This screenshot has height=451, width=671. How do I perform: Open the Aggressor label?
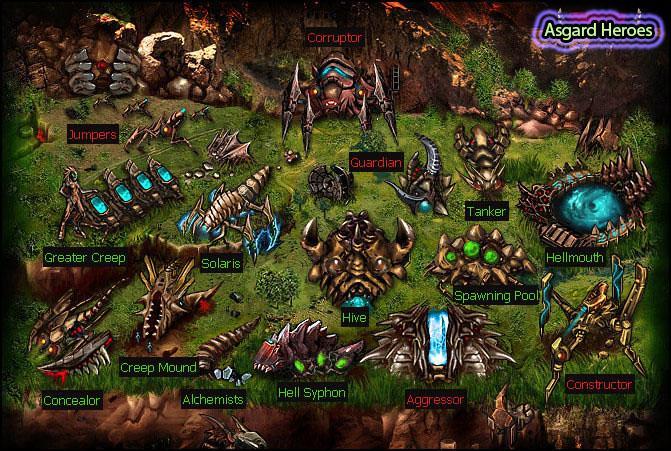click(x=436, y=399)
